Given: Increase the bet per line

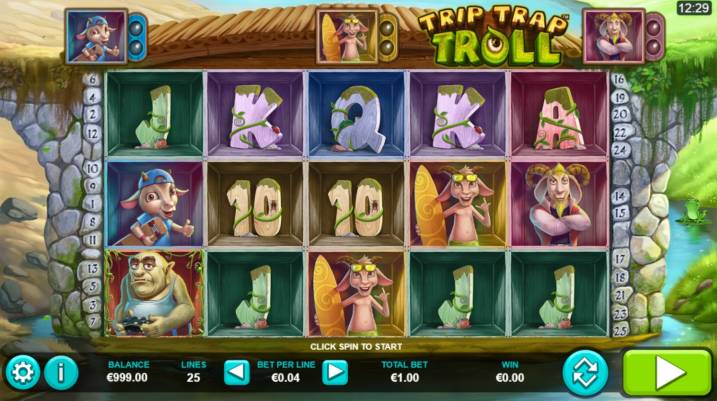Looking at the screenshot, I should coord(335,373).
